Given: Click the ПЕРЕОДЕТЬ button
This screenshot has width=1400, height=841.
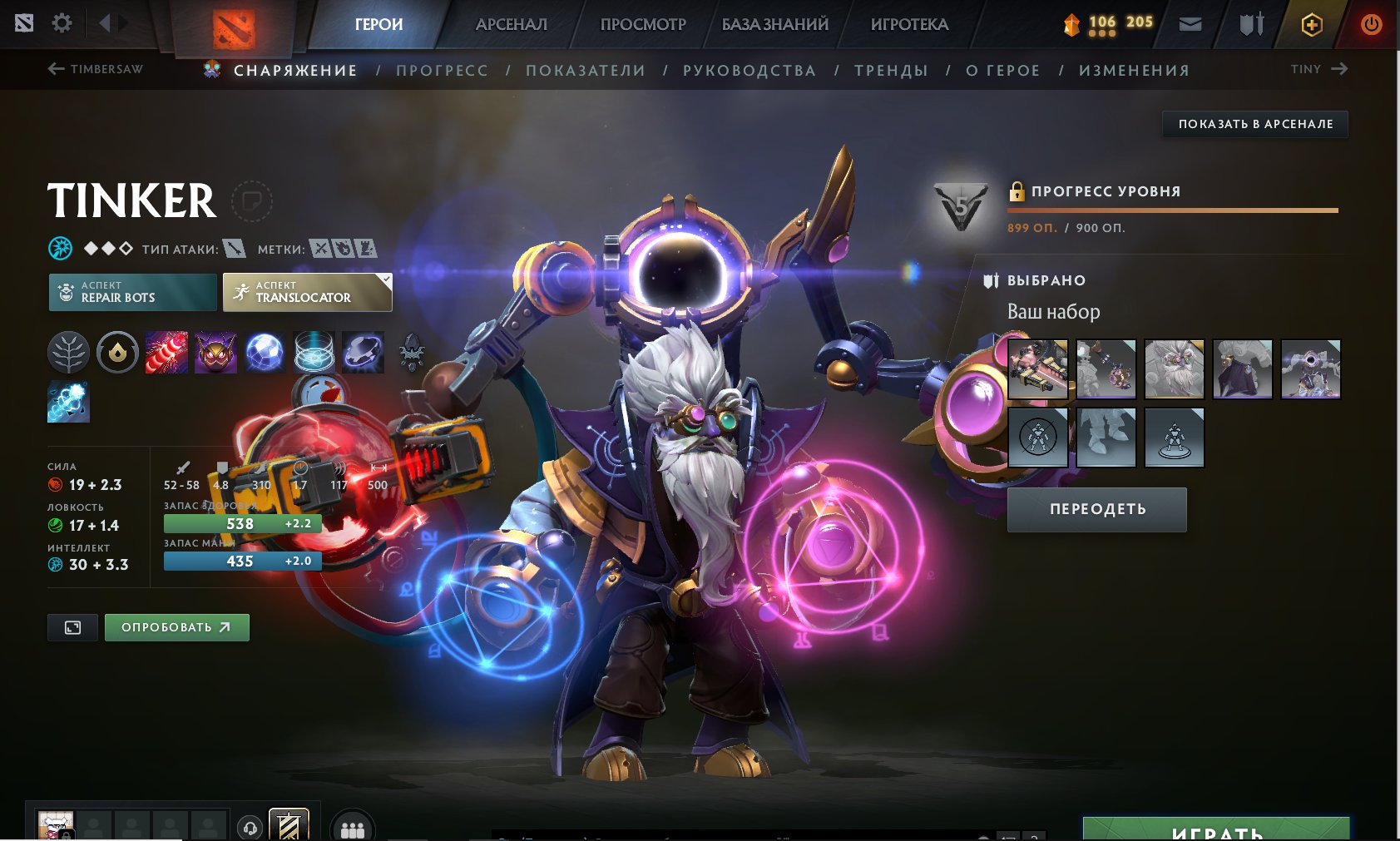Looking at the screenshot, I should (x=1096, y=509).
